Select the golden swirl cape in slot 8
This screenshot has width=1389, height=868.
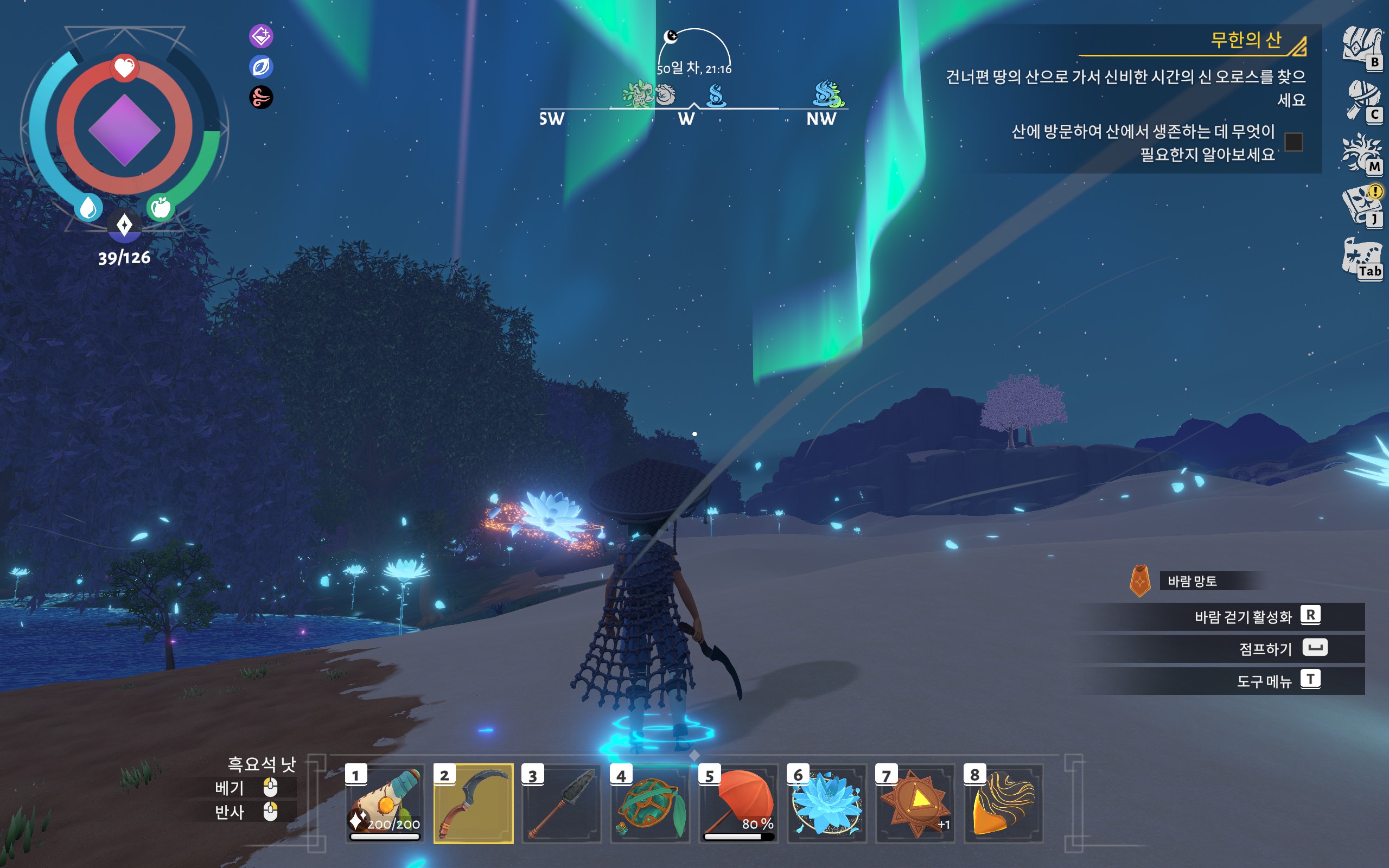pyautogui.click(x=1003, y=803)
